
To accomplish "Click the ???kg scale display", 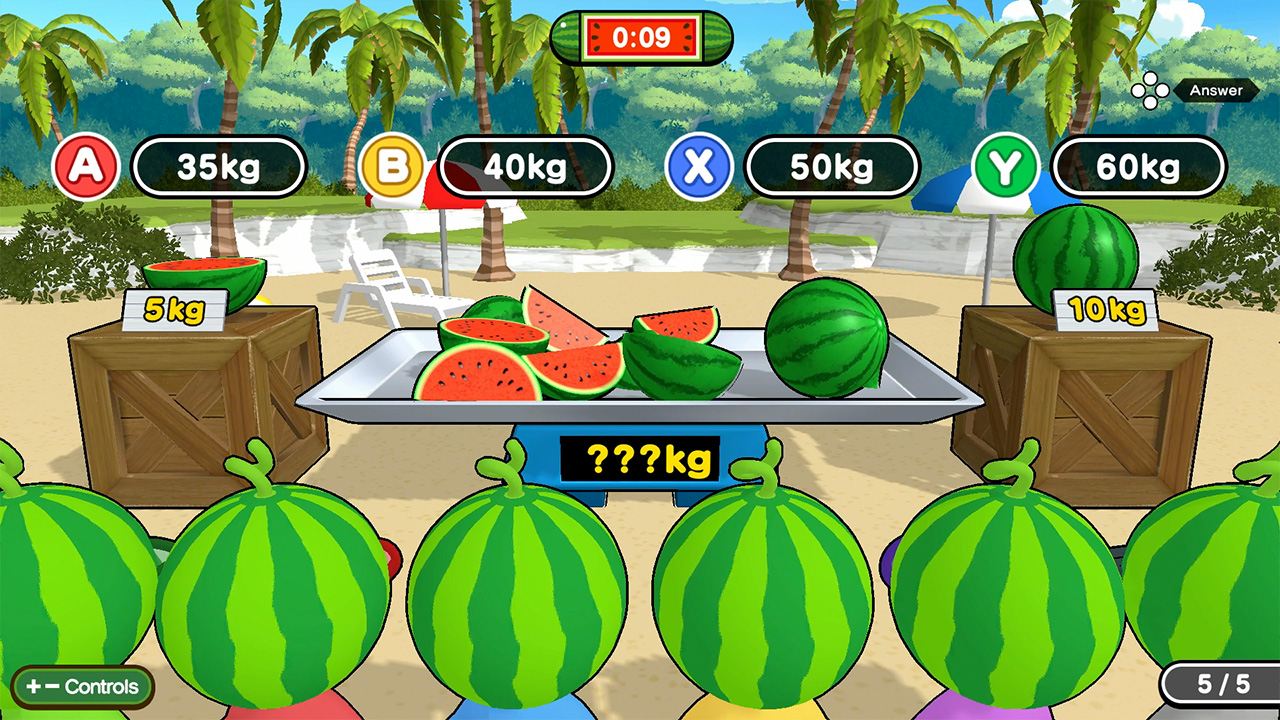I will [x=640, y=458].
